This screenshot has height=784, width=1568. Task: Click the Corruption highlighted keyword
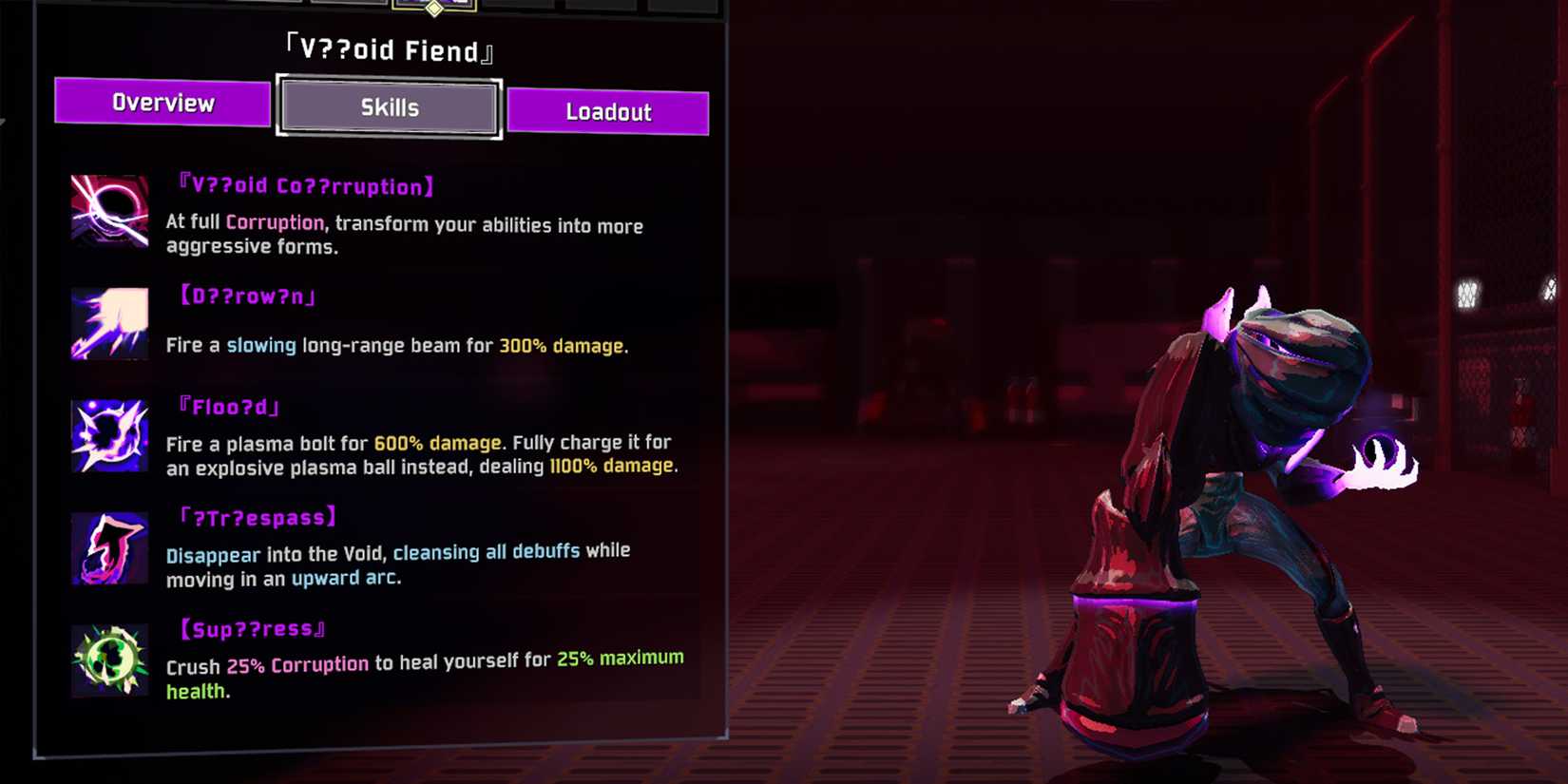274,221
